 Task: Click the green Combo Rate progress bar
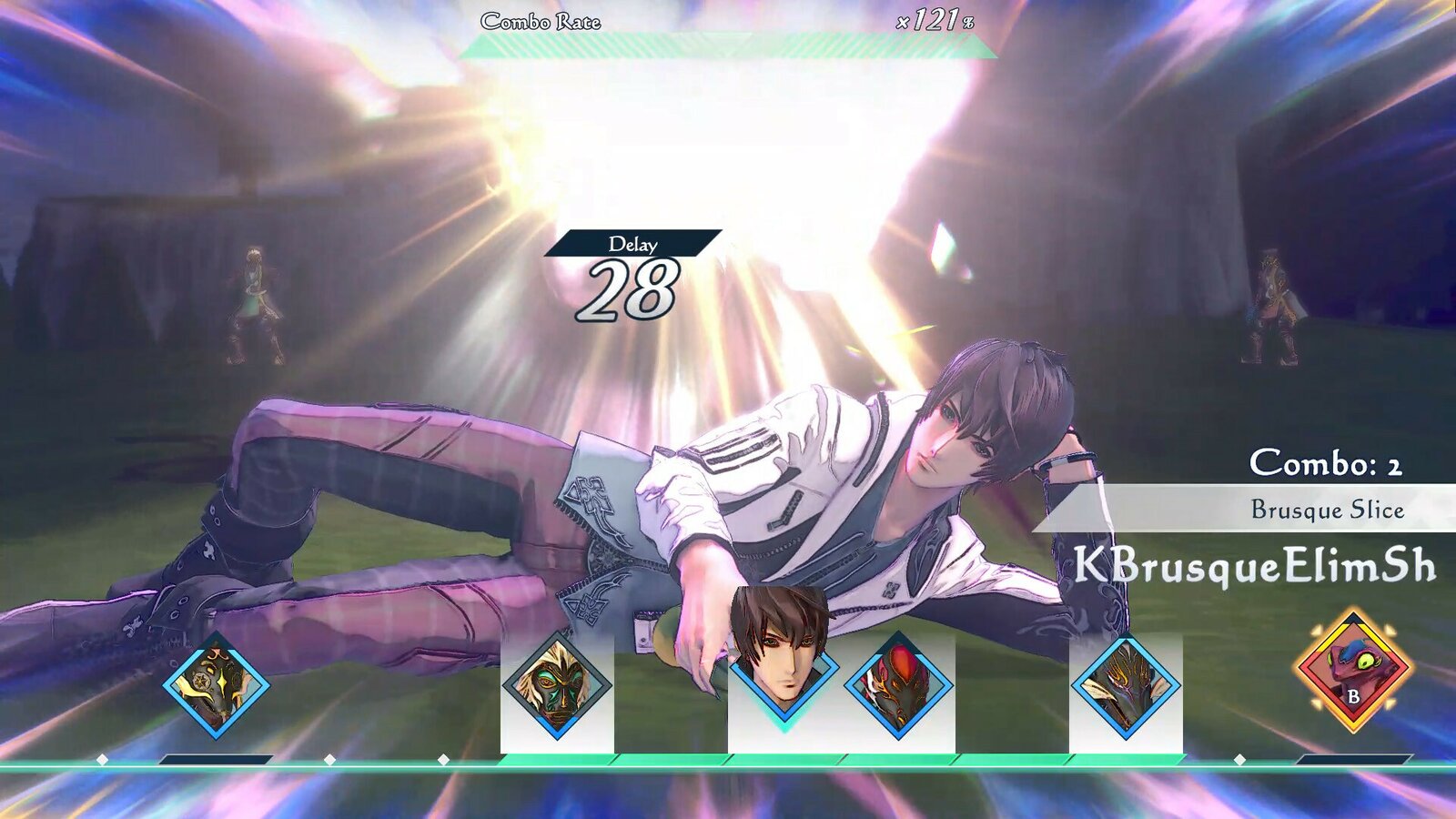click(x=719, y=41)
